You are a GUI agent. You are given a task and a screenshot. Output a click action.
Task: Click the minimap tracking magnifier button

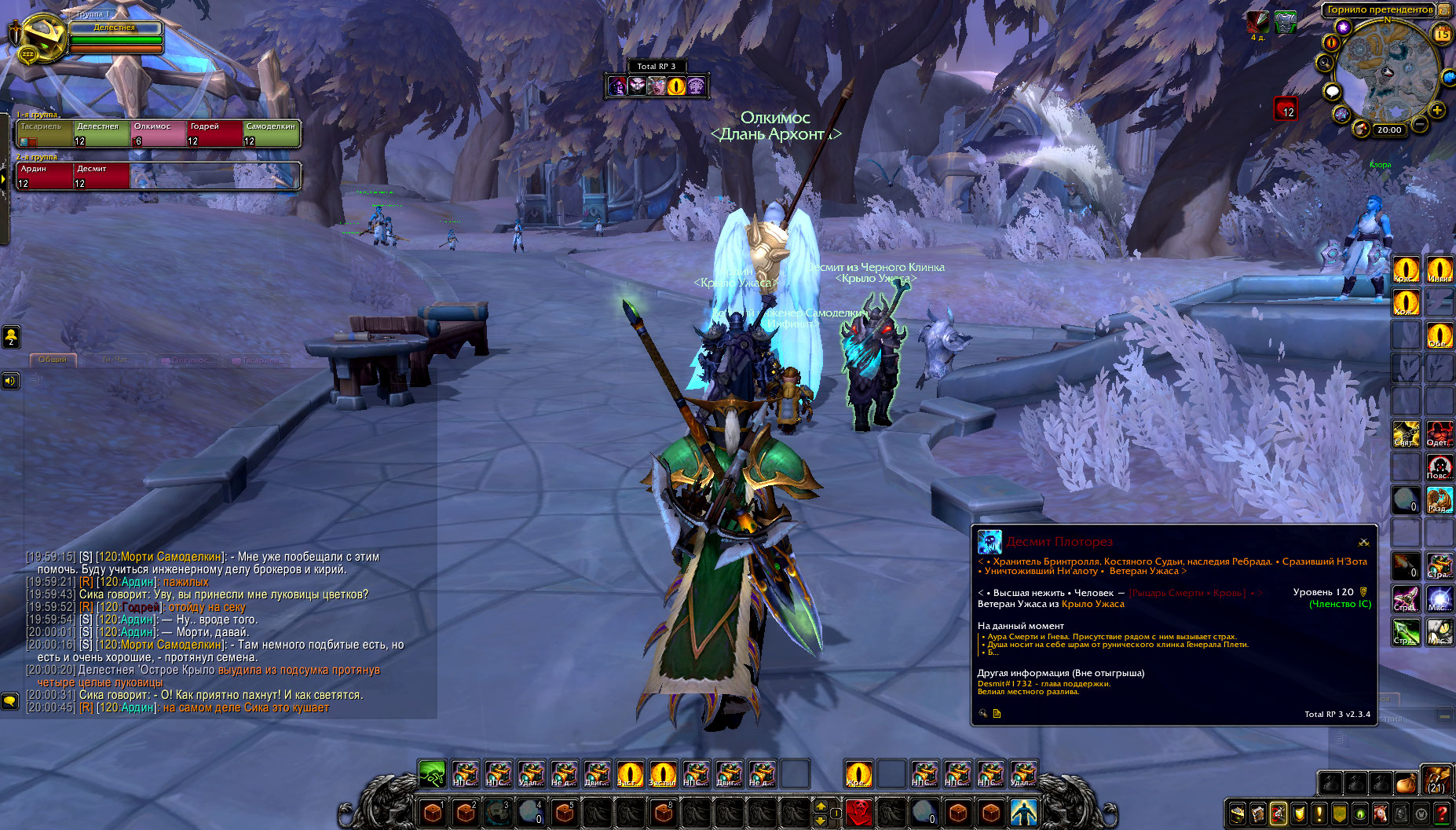(x=1326, y=62)
